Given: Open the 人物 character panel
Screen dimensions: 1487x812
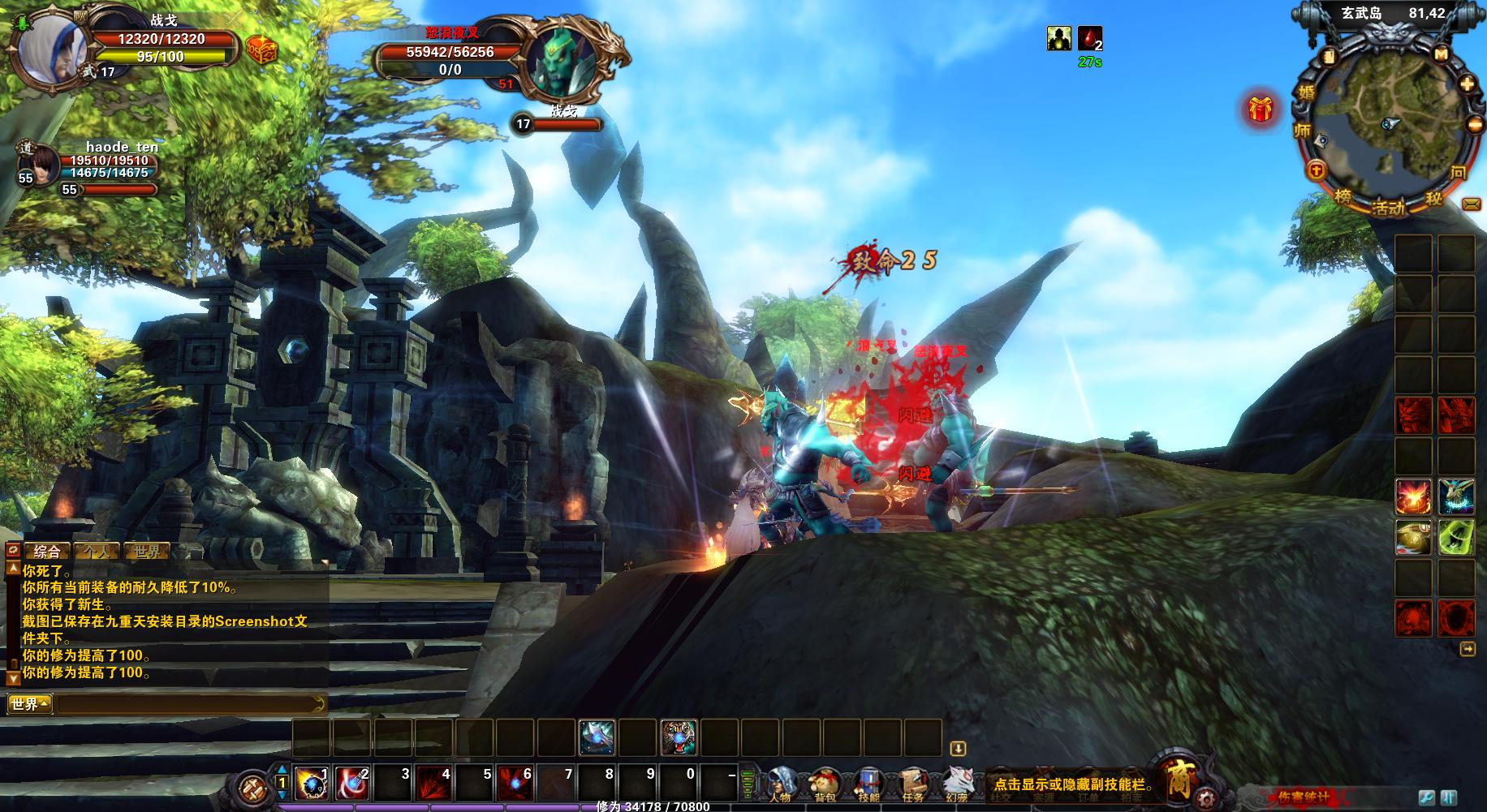Looking at the screenshot, I should click(x=780, y=784).
